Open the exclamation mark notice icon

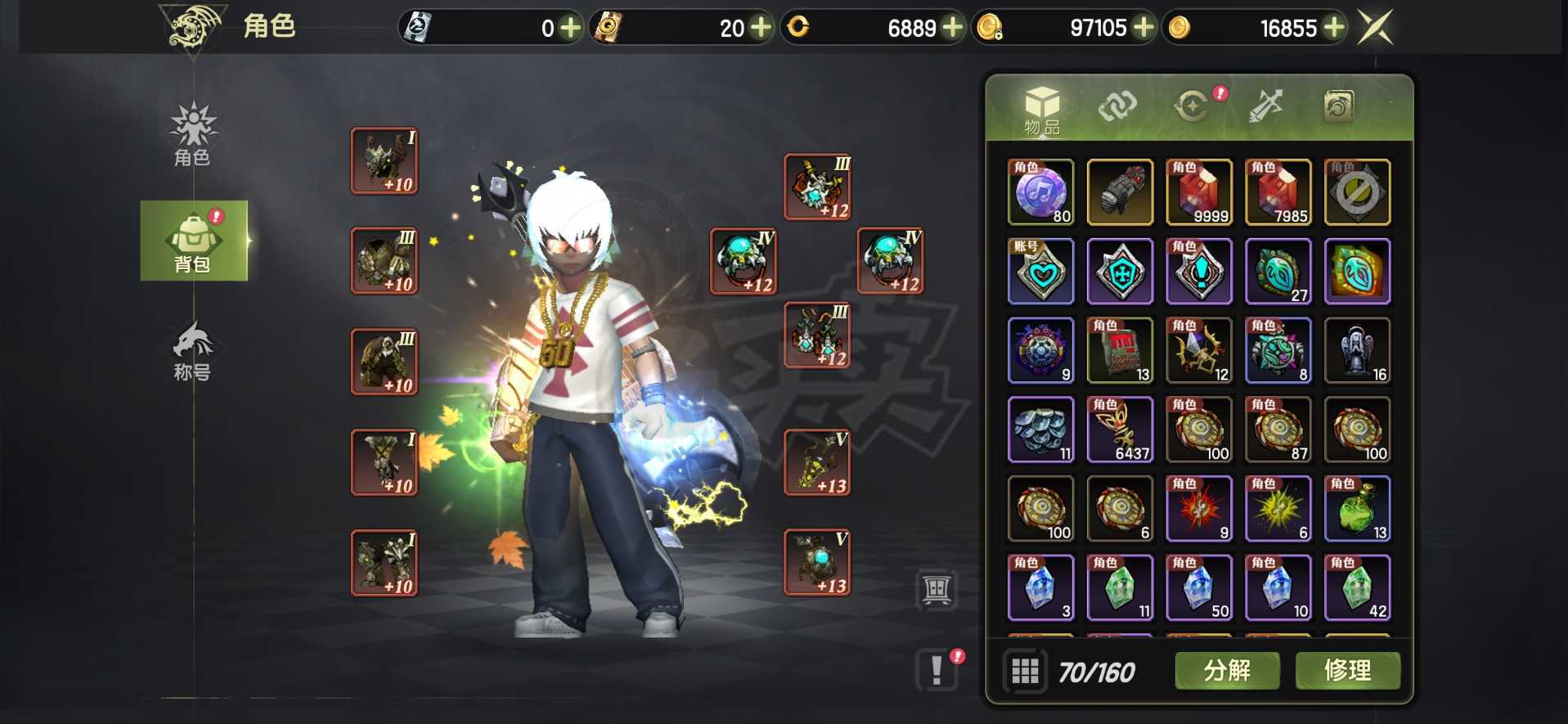pos(937,670)
